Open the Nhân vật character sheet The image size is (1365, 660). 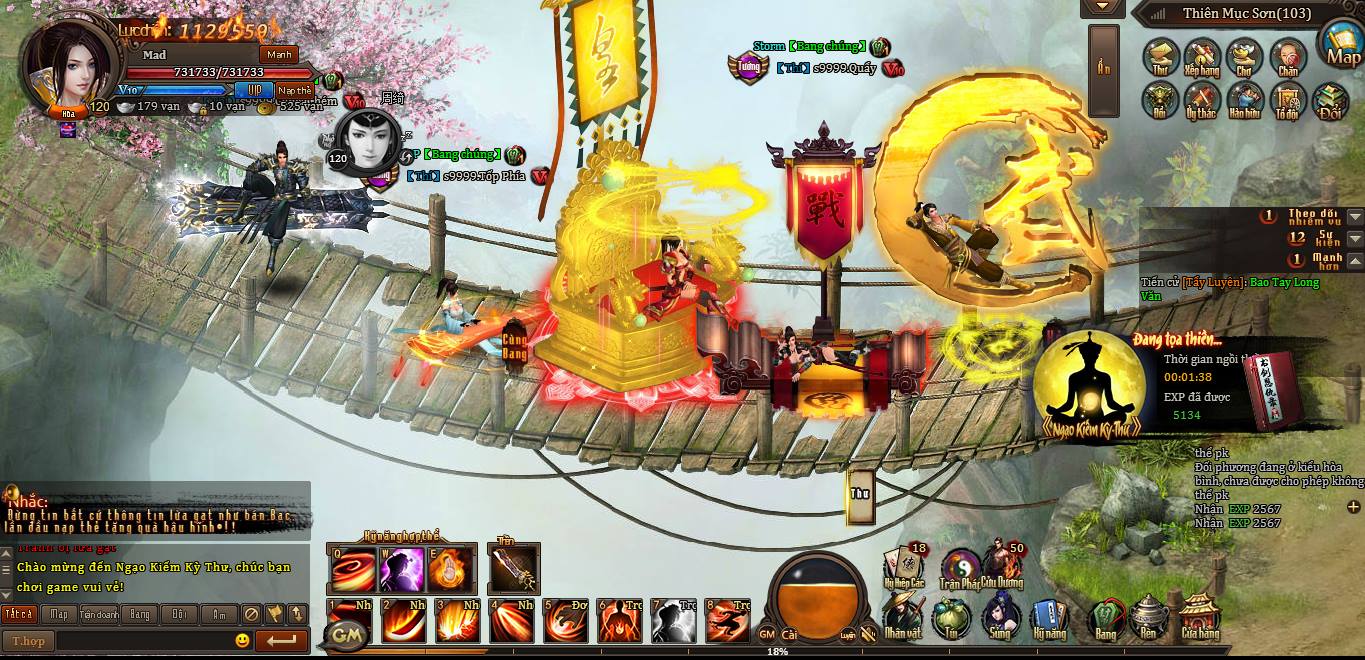click(x=902, y=618)
